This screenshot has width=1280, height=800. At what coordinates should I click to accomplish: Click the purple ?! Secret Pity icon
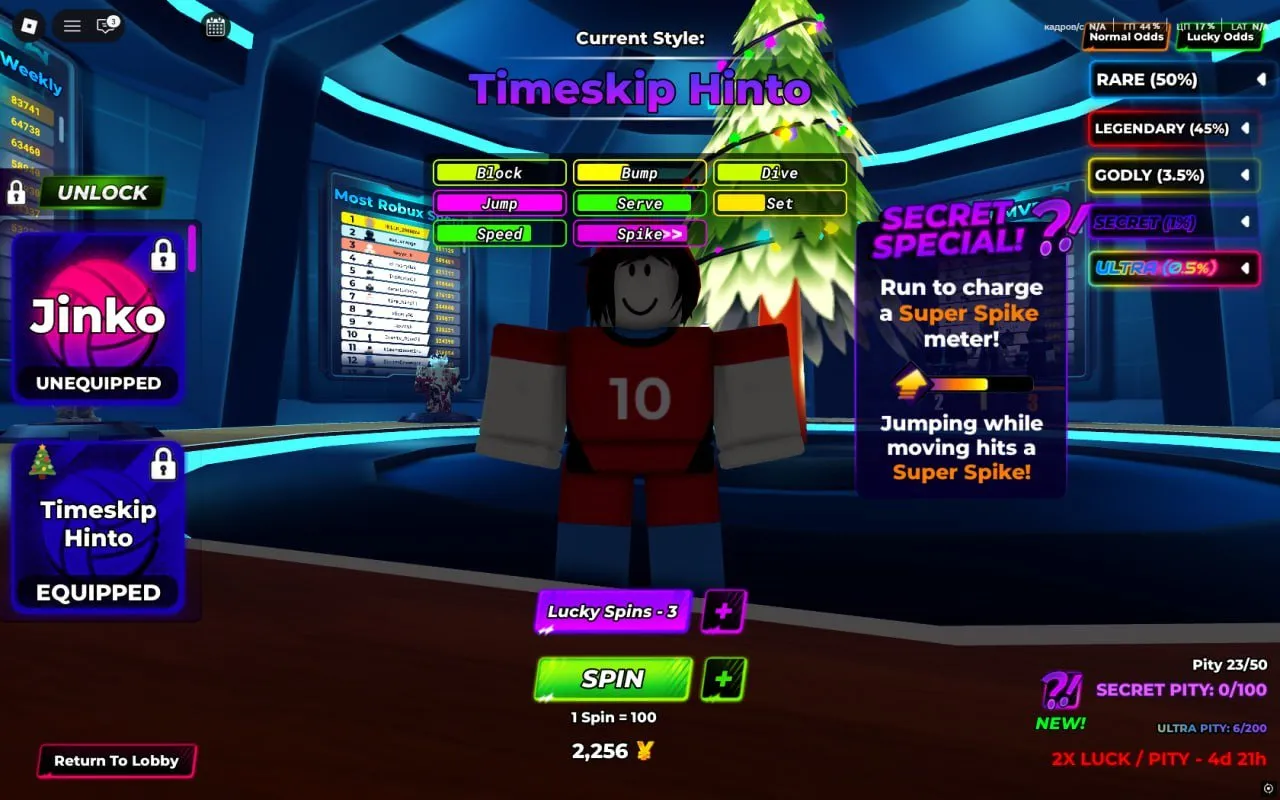coord(1062,690)
